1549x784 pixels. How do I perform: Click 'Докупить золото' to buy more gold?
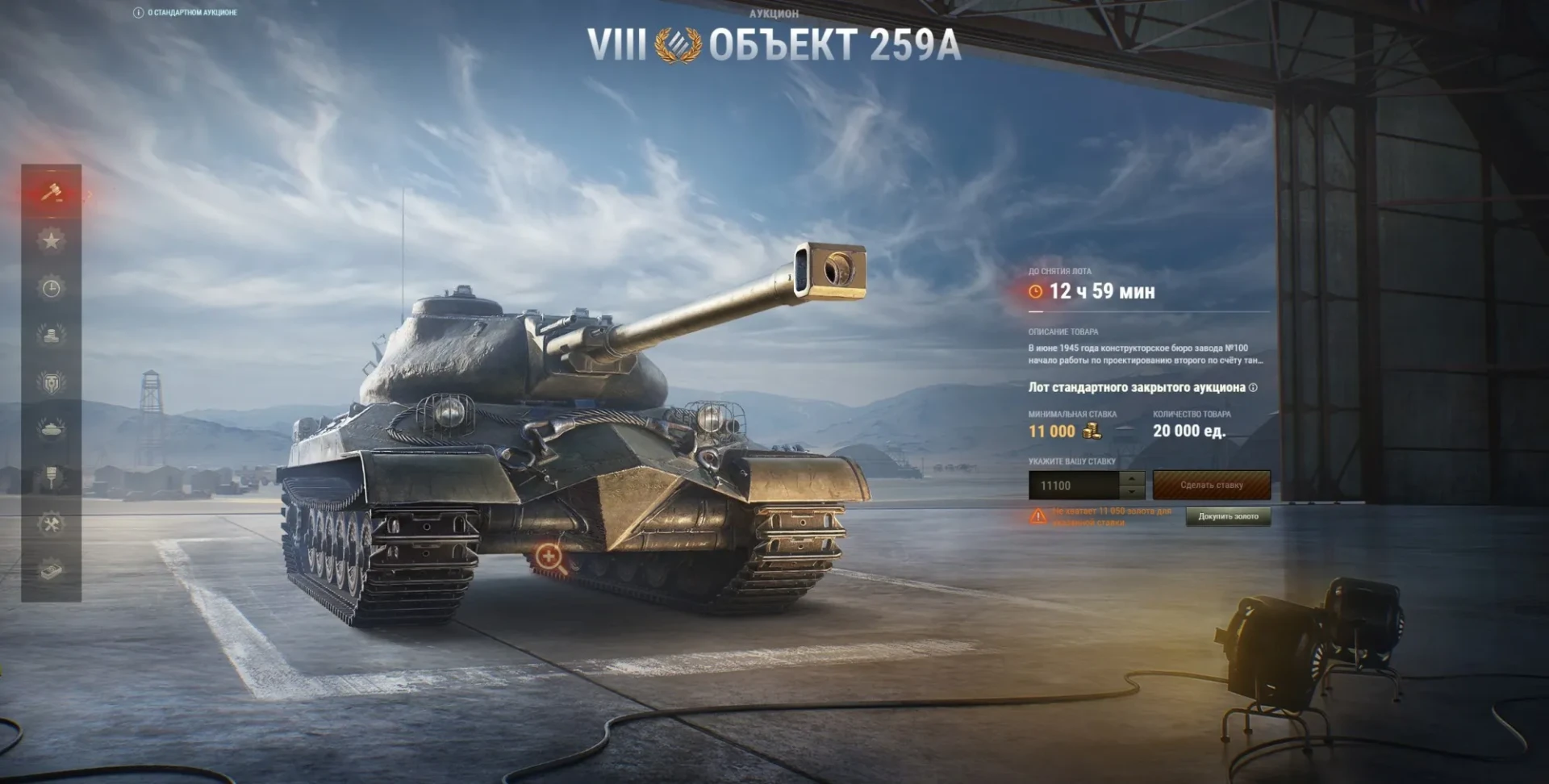click(1228, 516)
